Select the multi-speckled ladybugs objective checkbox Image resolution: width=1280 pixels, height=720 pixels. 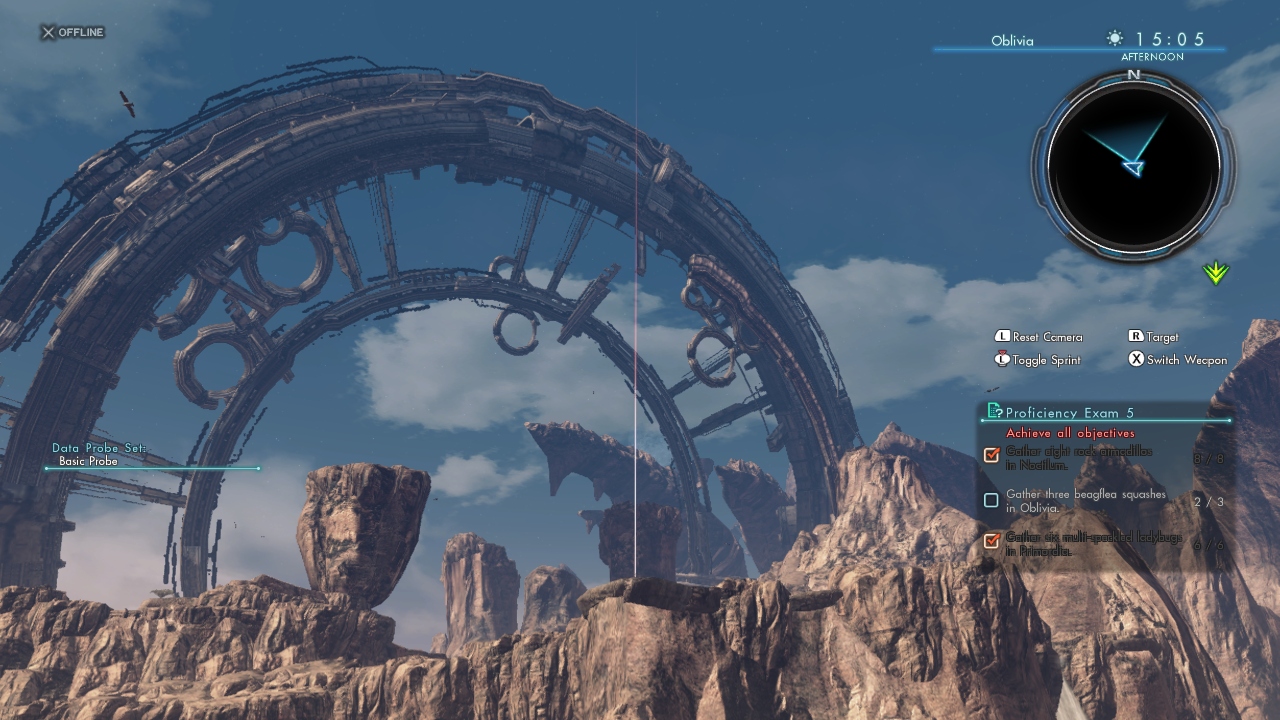991,541
